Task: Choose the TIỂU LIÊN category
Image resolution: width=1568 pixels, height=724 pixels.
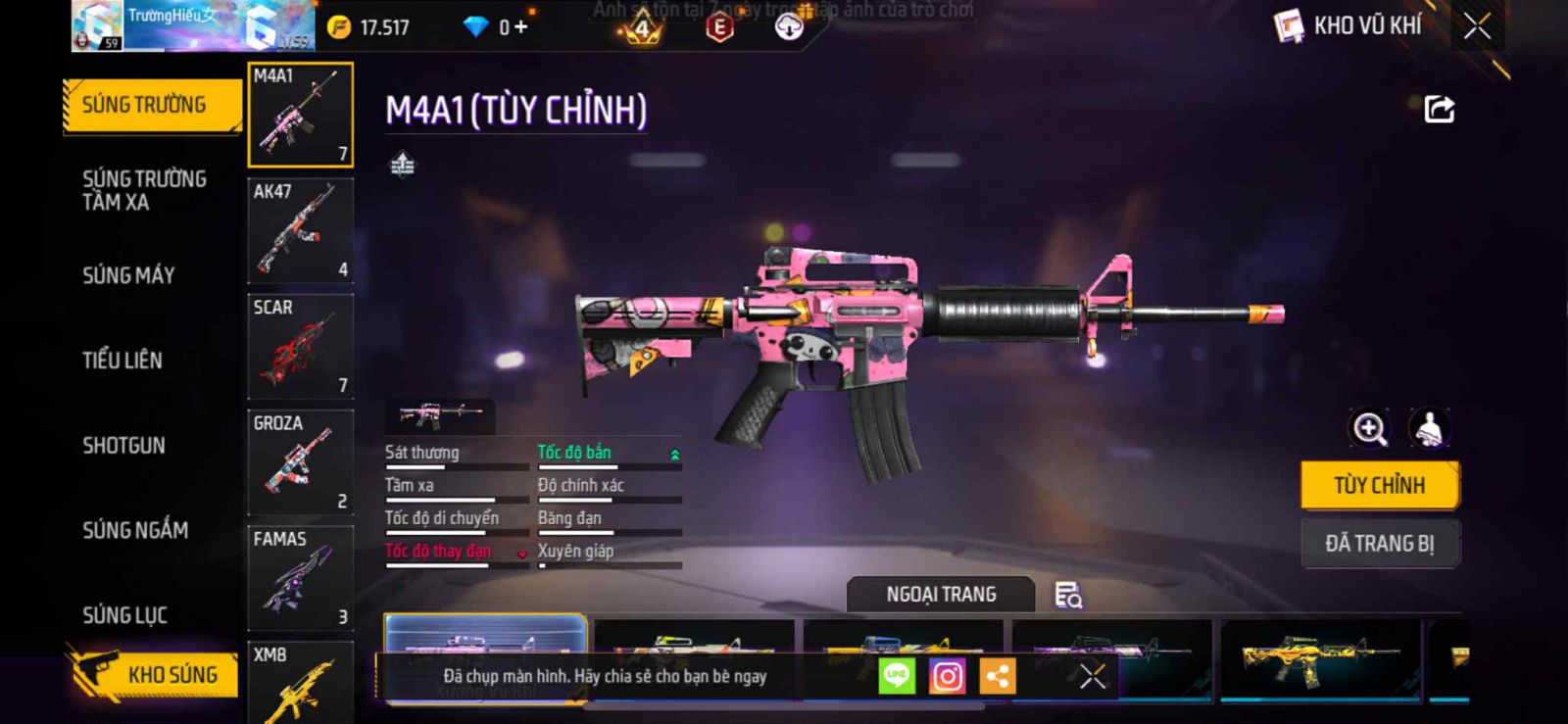Action: click(x=122, y=361)
